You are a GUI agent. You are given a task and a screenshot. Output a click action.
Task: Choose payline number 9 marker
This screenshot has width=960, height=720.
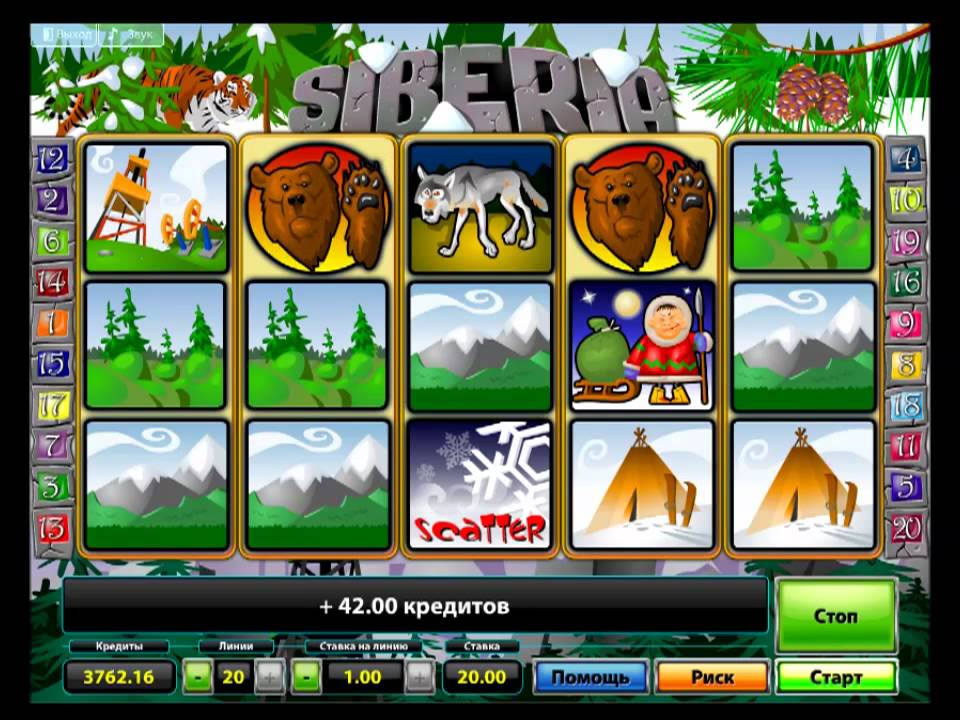tap(905, 323)
